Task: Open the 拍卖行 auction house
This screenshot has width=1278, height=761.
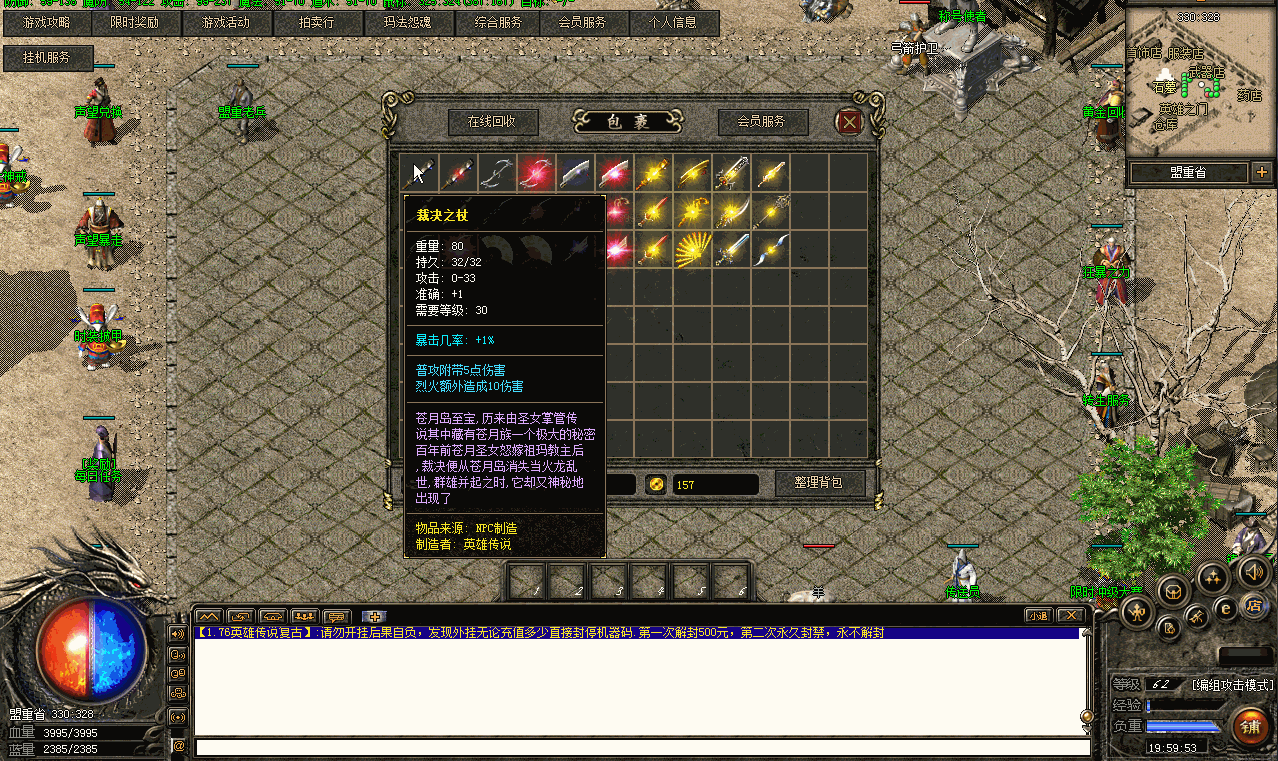Action: [316, 22]
